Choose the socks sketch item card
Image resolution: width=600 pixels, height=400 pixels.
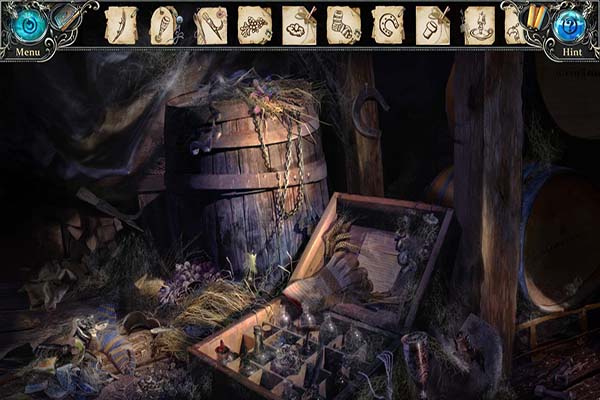click(343, 24)
